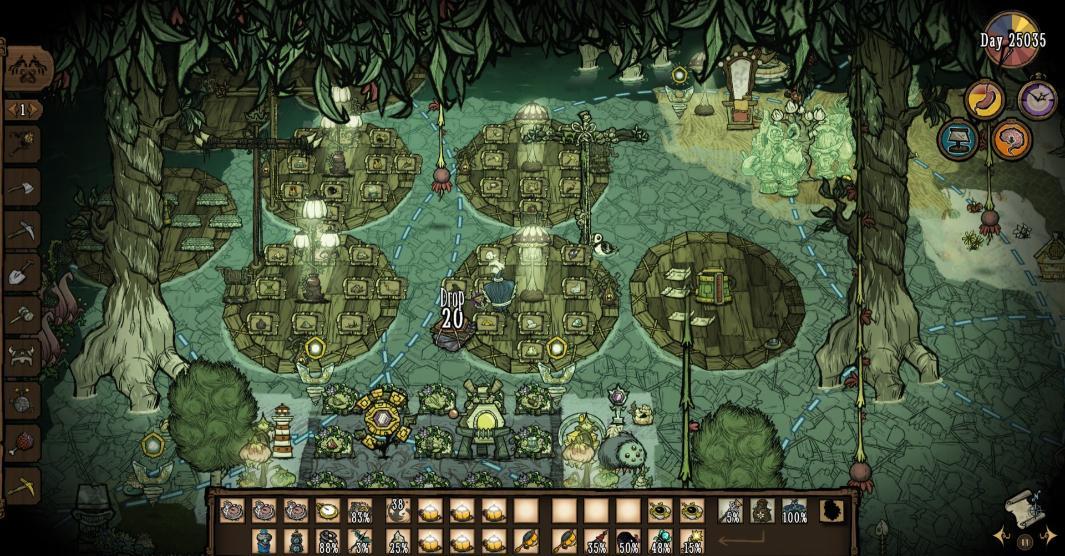Select the pocket watch inventory slot
Screen dimensions: 1065x556
[x=328, y=512]
